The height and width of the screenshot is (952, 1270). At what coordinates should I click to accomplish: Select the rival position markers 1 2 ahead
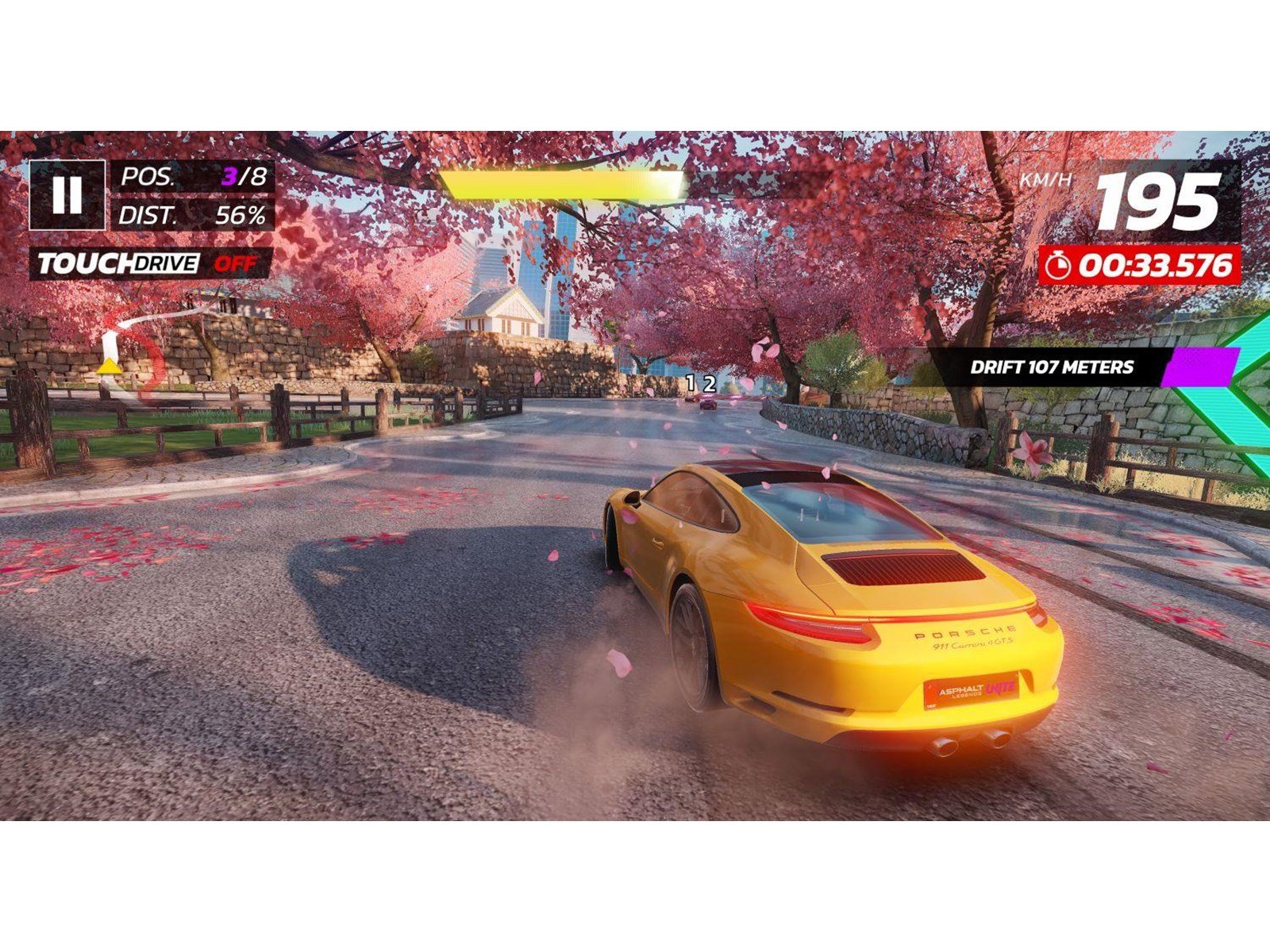click(699, 383)
